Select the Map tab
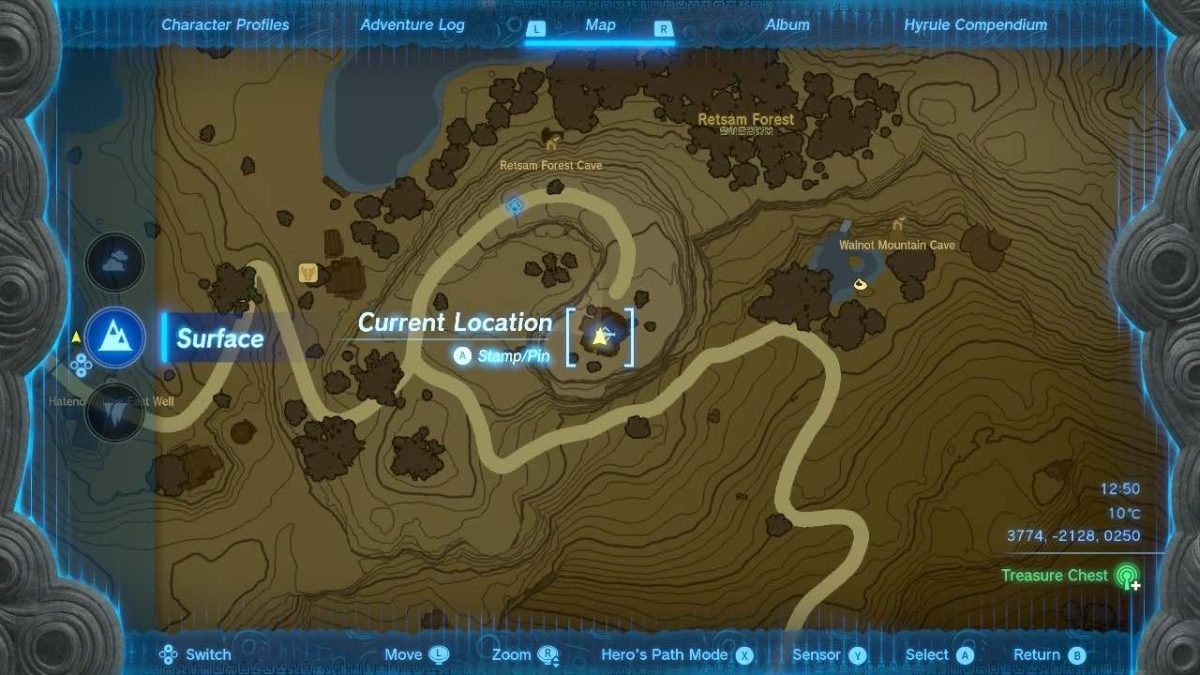The width and height of the screenshot is (1200, 675). tap(600, 25)
